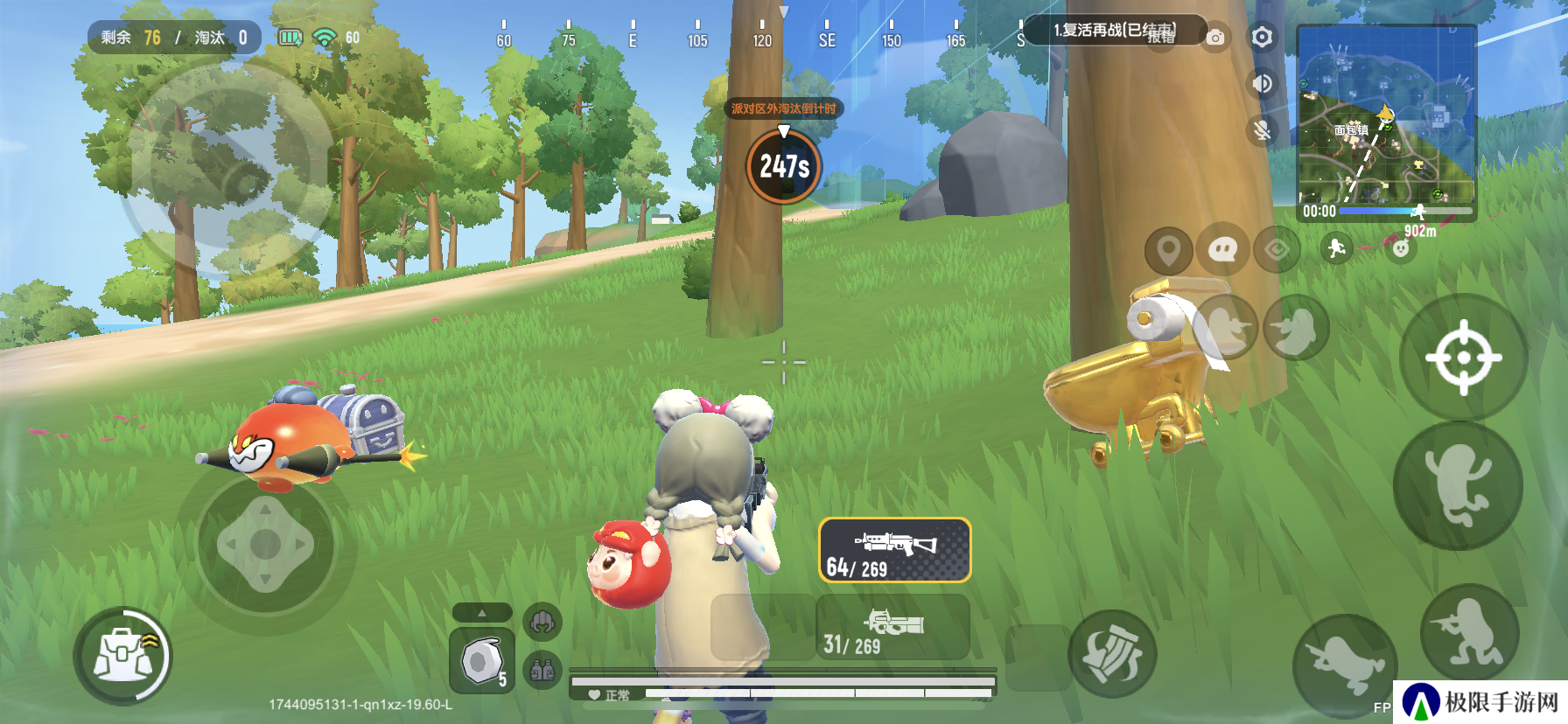
Task: Tap the prone button
Action: click(1344, 665)
